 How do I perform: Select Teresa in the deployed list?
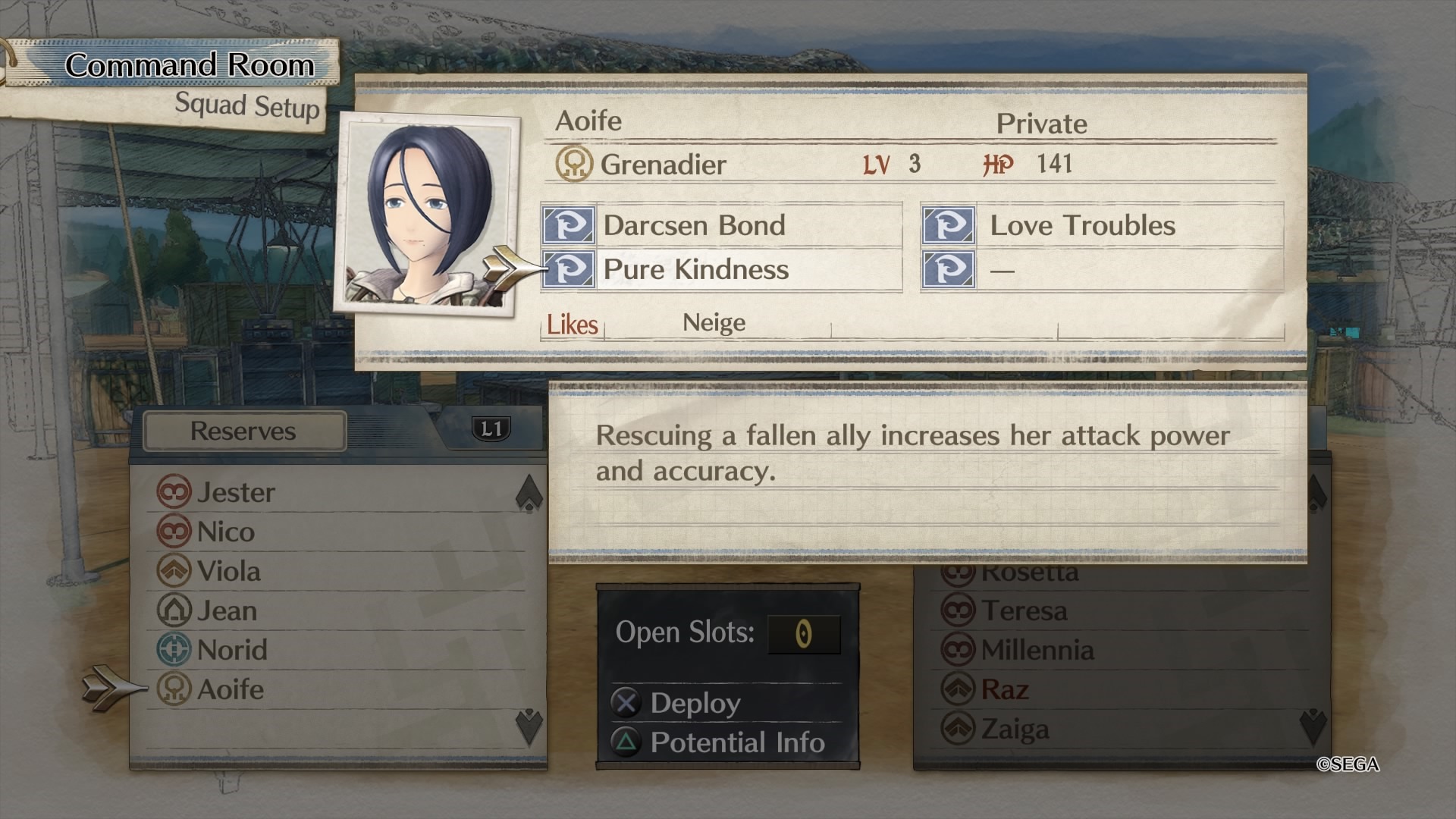pos(1024,611)
